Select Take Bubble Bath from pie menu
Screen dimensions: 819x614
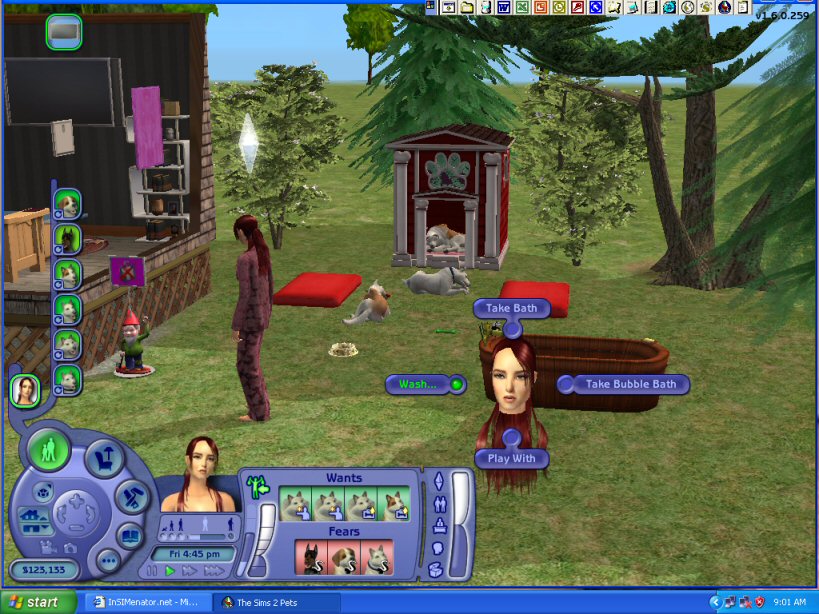tap(630, 384)
